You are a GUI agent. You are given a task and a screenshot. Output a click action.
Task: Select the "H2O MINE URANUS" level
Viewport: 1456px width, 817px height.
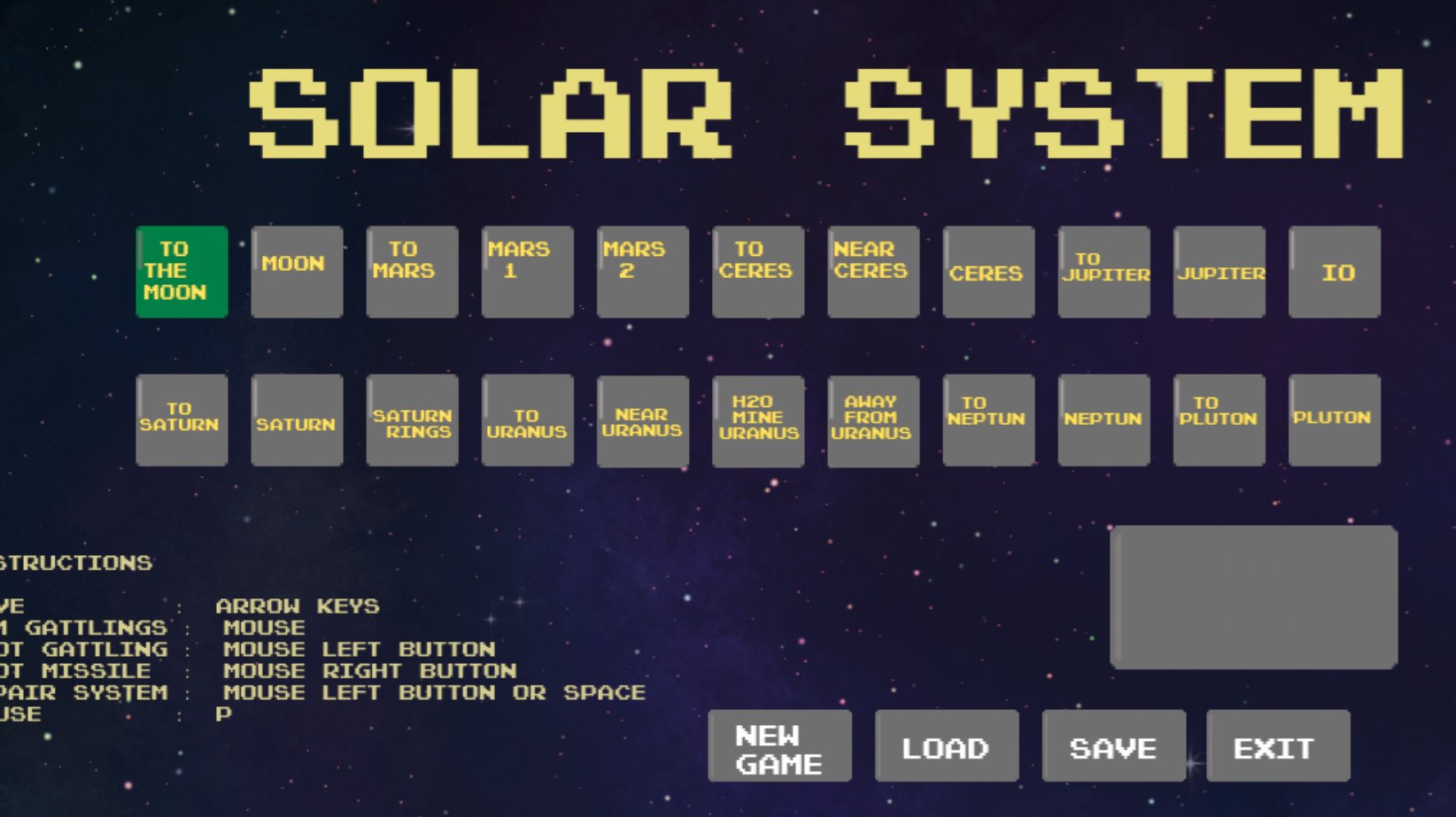pyautogui.click(x=757, y=420)
